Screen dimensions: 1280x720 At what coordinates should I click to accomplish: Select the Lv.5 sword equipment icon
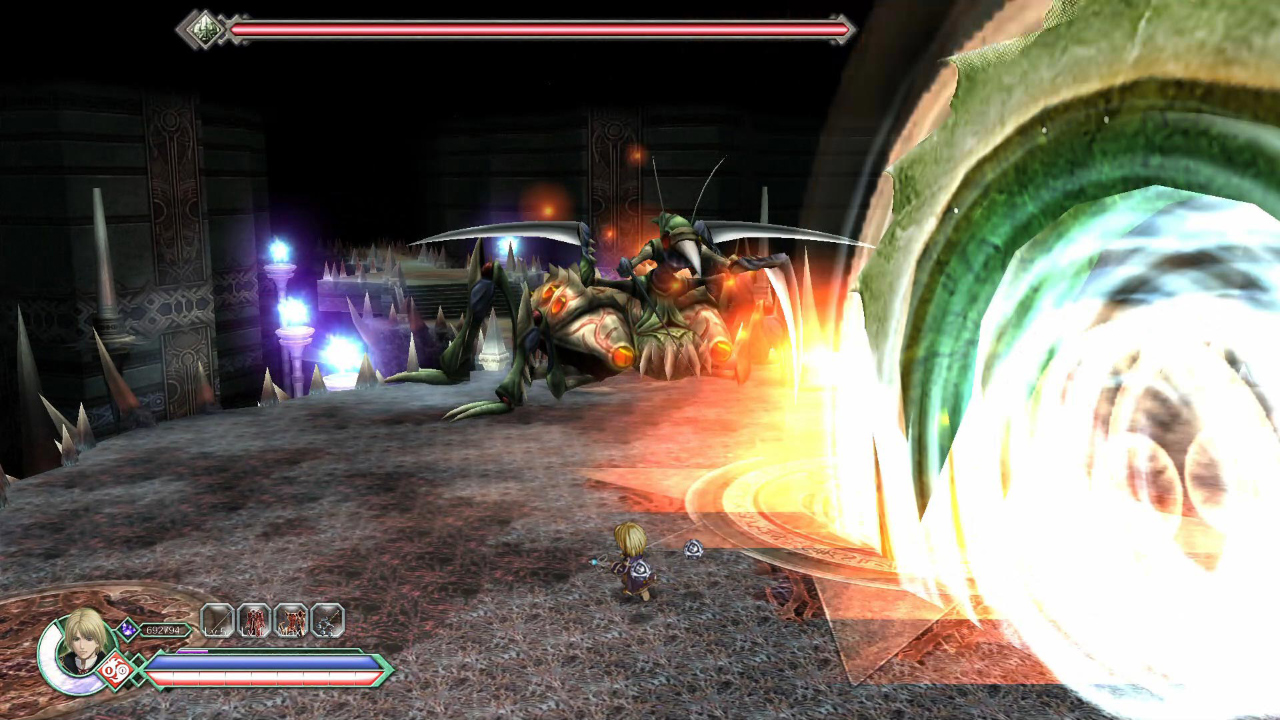tap(216, 619)
